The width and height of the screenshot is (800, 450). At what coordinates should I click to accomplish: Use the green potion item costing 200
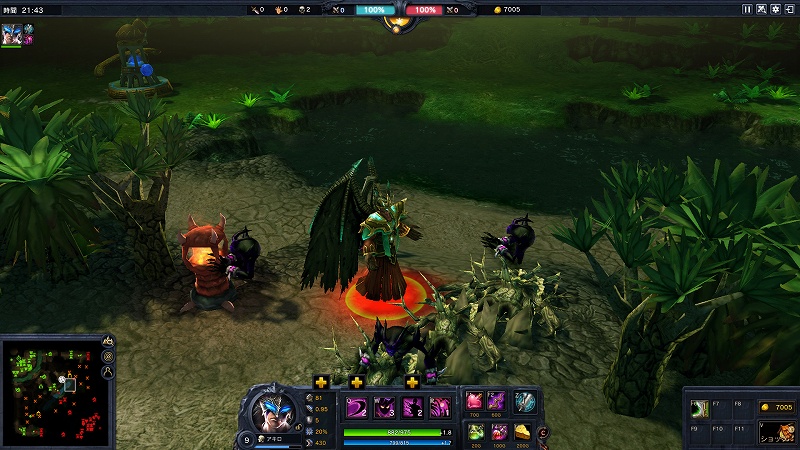pos(474,432)
